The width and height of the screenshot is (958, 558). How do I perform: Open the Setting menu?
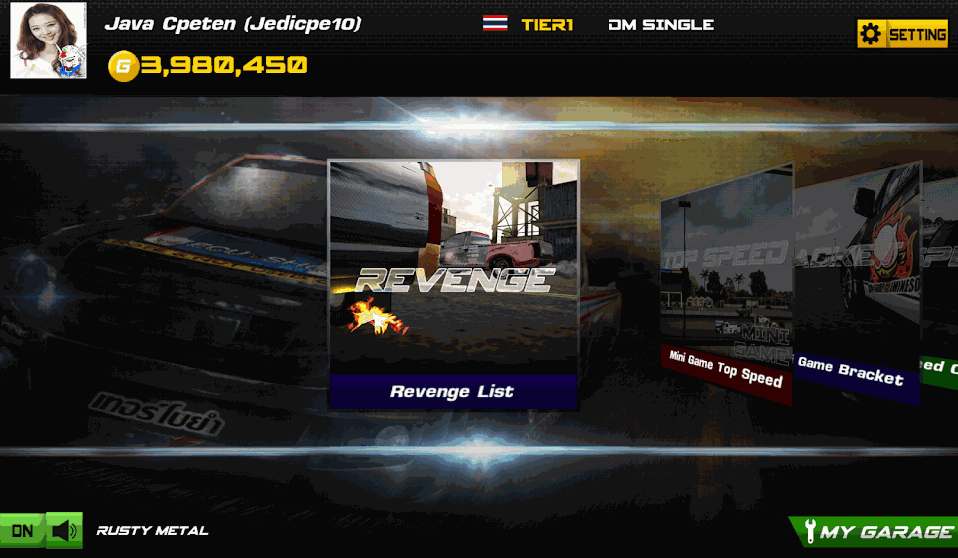[x=902, y=34]
